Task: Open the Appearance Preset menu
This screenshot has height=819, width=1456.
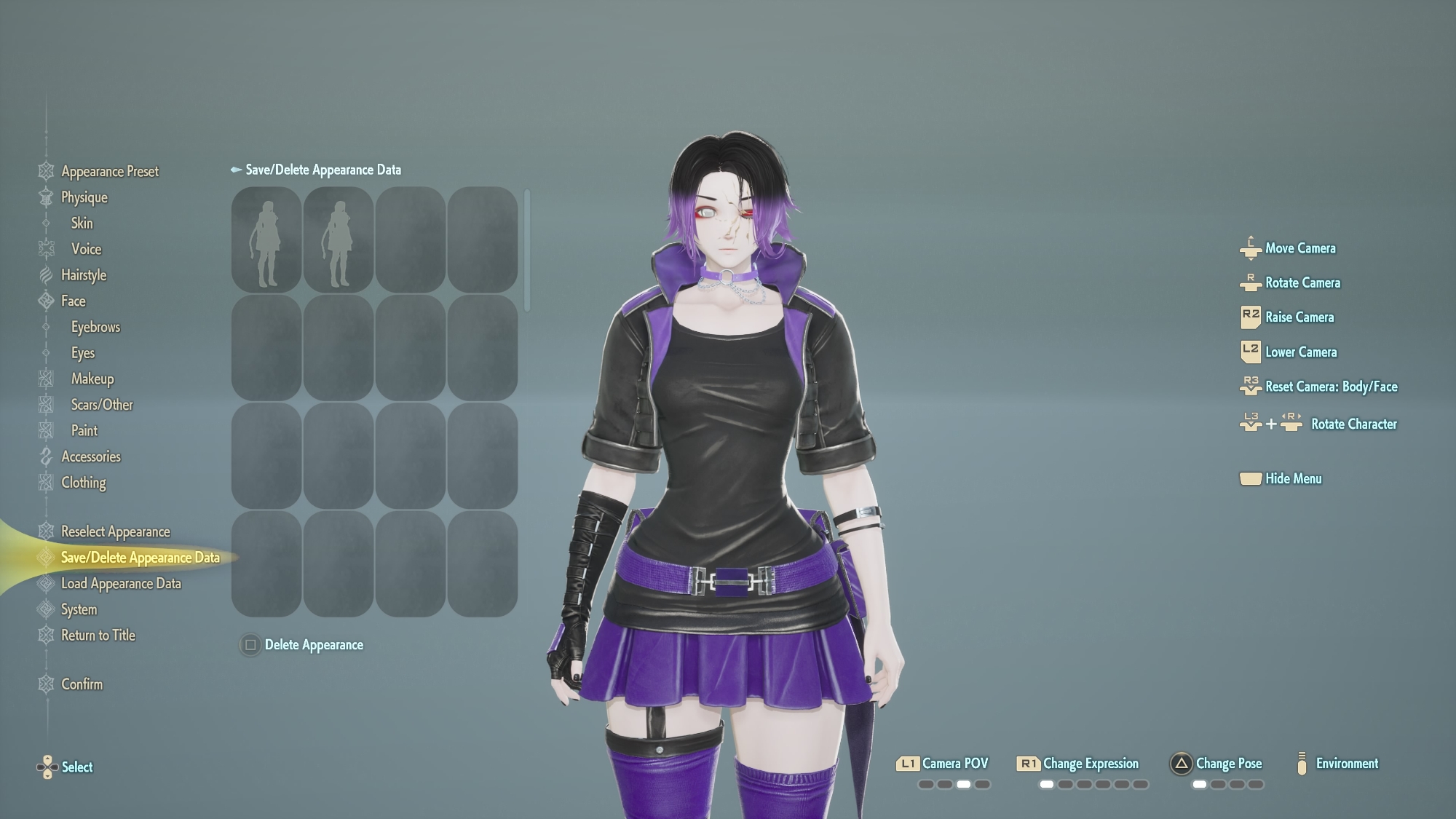Action: pos(109,172)
